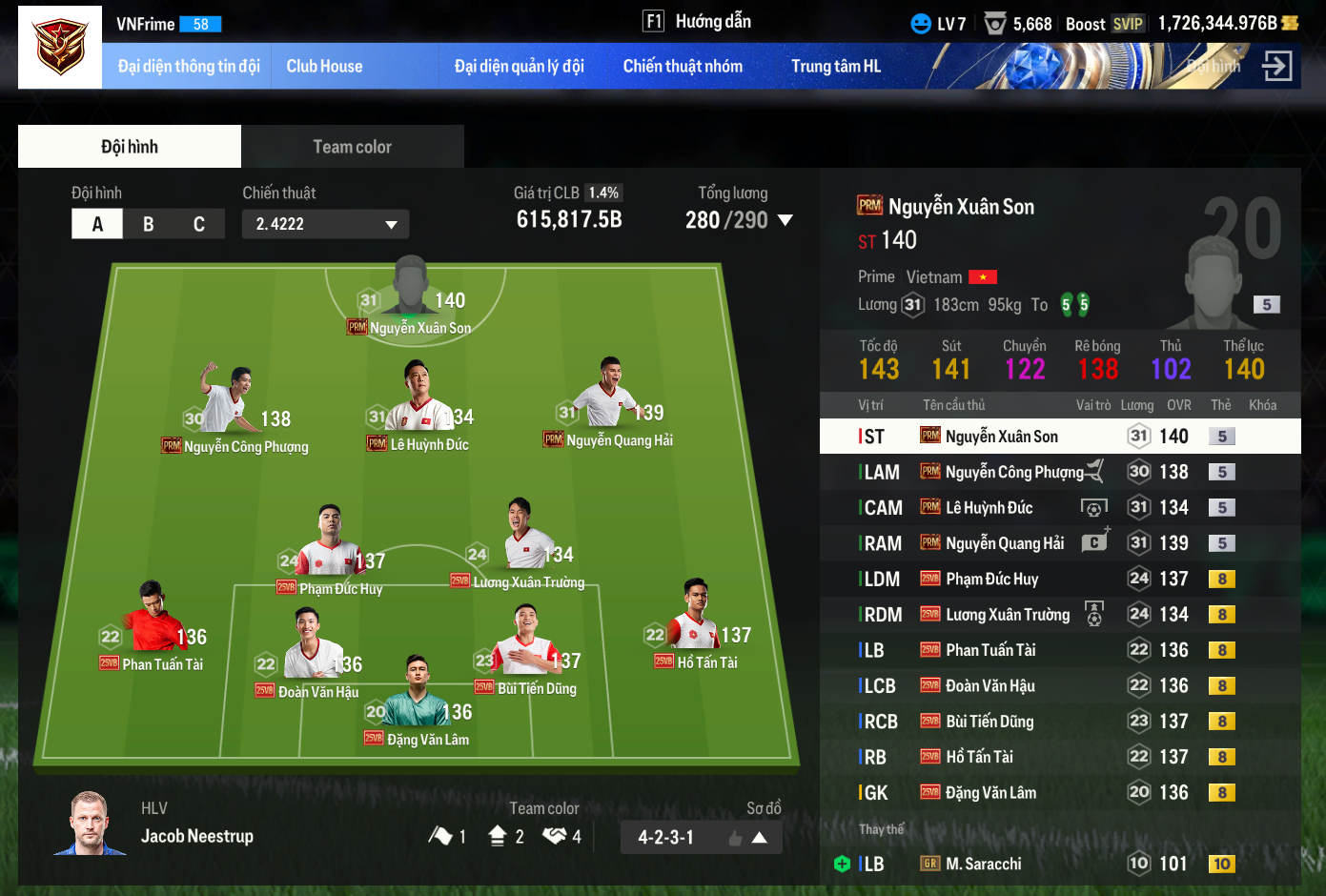
Task: Click the exit door icon
Action: [x=1276, y=66]
